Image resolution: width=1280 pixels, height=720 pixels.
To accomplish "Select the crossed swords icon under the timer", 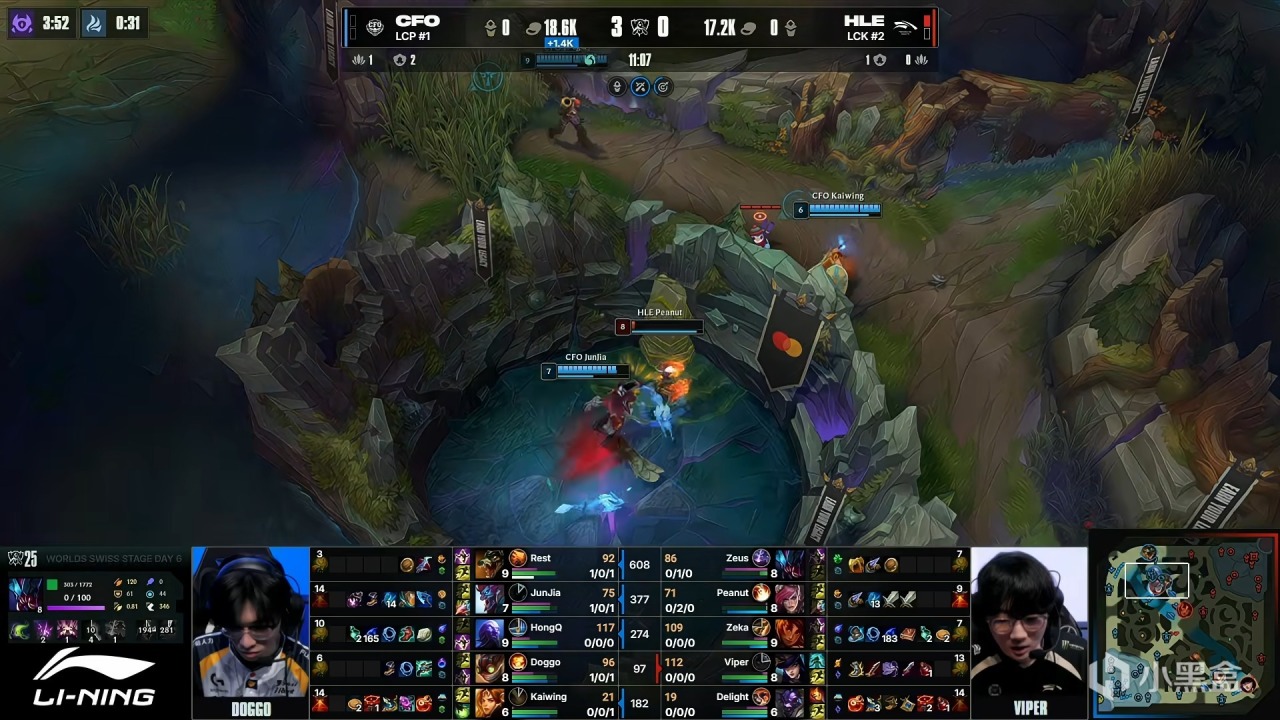I will (640, 87).
